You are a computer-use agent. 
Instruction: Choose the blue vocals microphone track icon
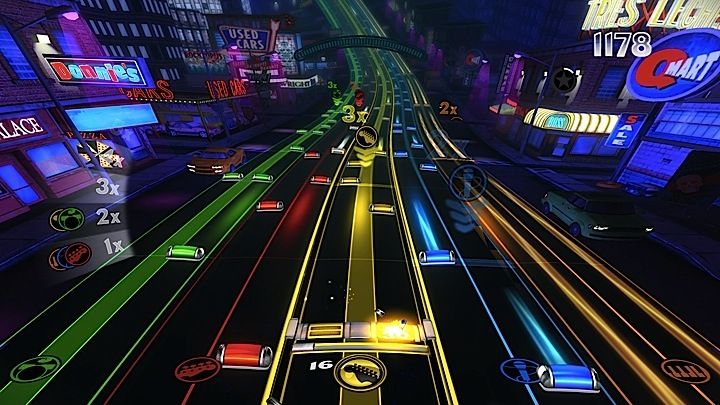pos(519,369)
